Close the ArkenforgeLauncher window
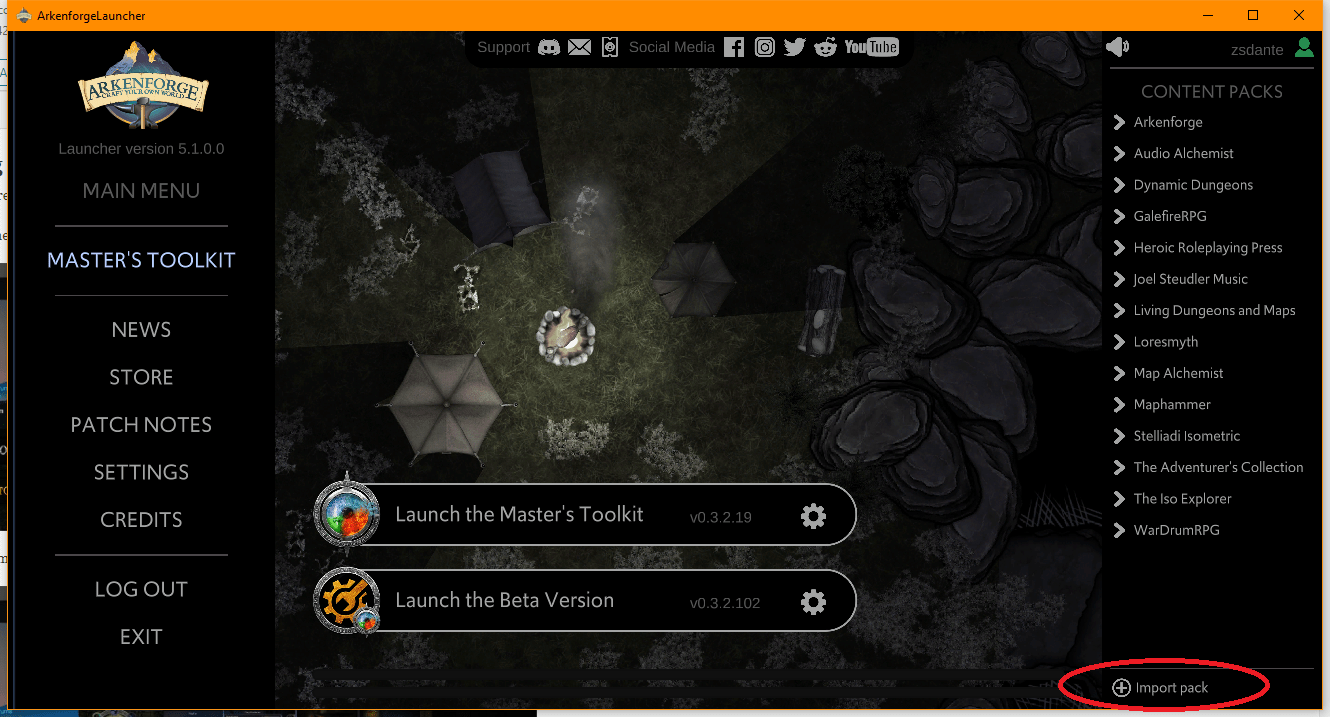Screen dimensions: 1330x717 1298,15
